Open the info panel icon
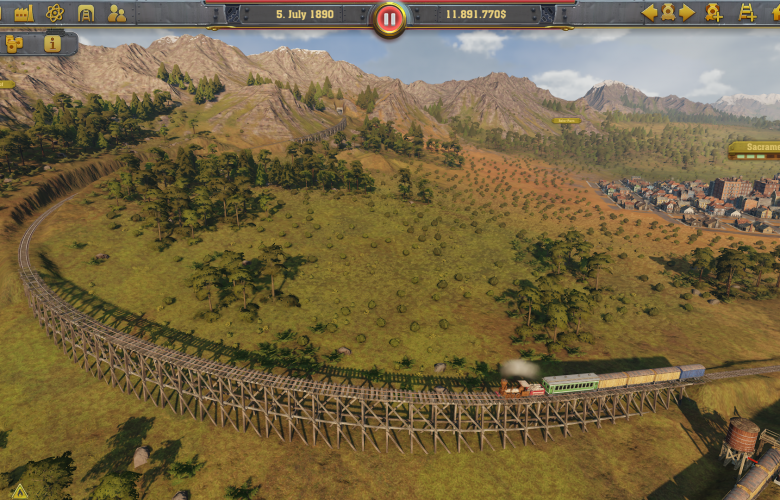Screen dimensions: 780x500 pos(52,44)
